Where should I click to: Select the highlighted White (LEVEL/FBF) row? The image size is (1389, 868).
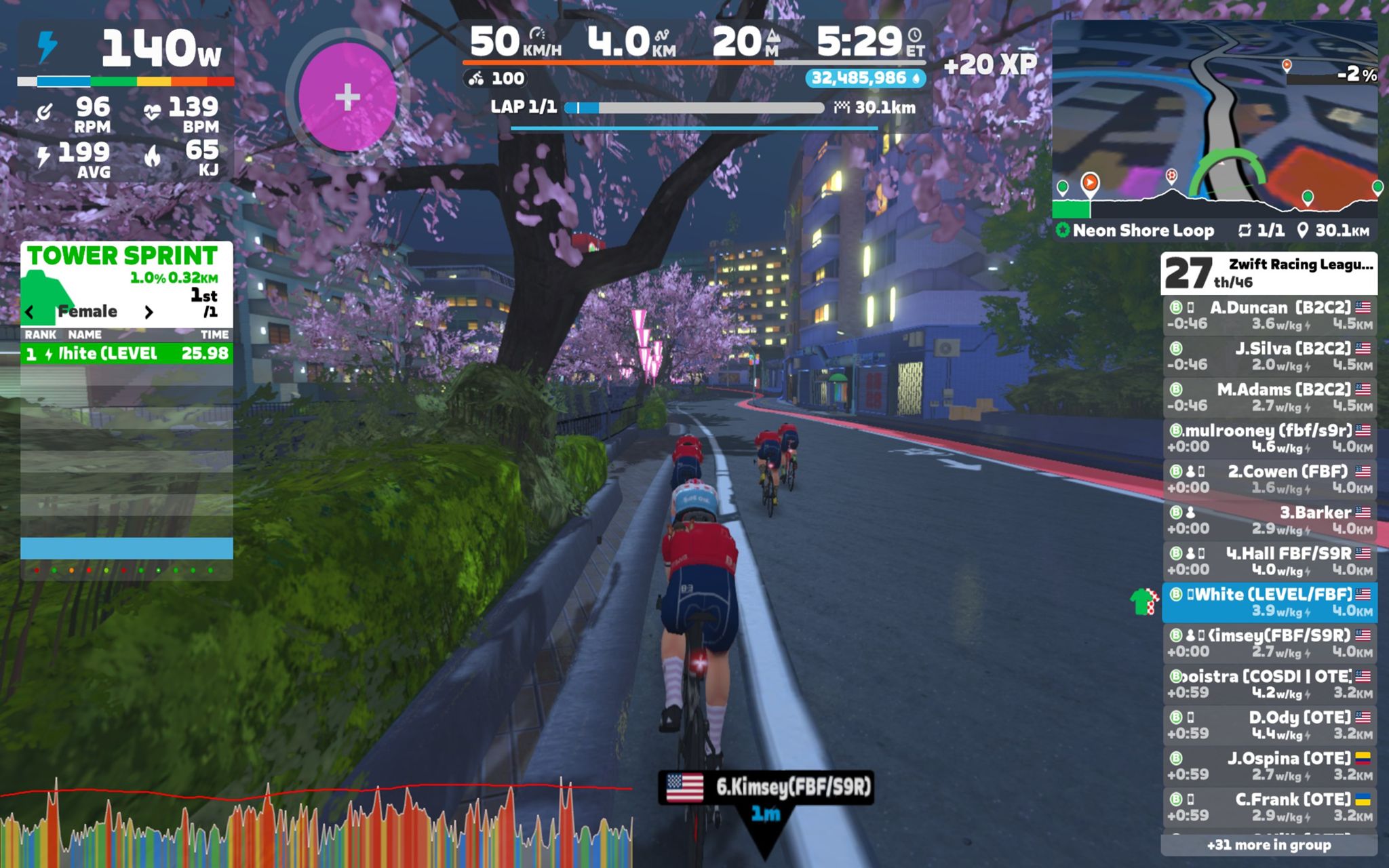(1268, 602)
